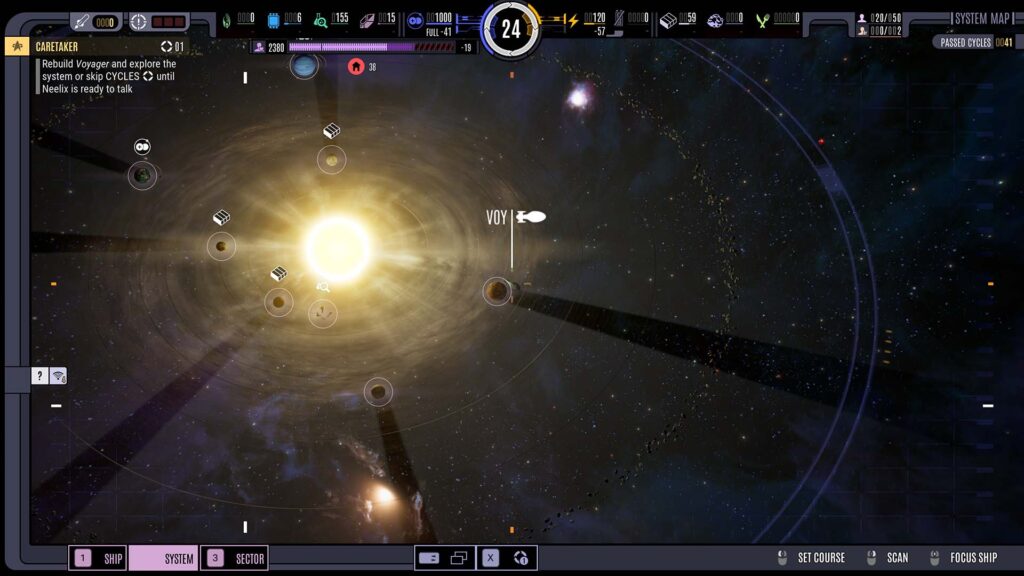Open the Sector view tab
This screenshot has height=576, width=1024.
[x=235, y=558]
